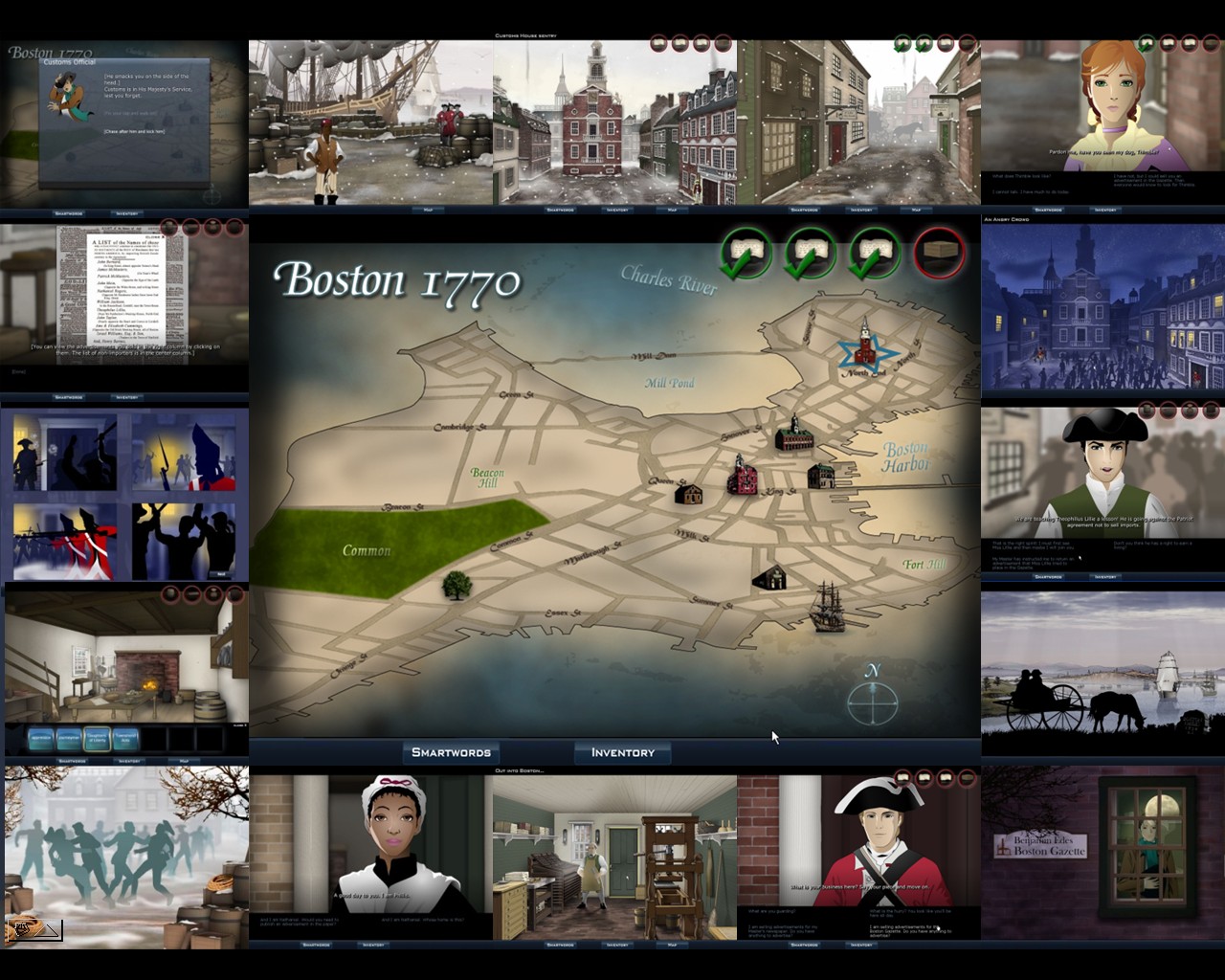Click the Smartwords button below the Boston map
Image resolution: width=1225 pixels, height=980 pixels.
click(451, 752)
